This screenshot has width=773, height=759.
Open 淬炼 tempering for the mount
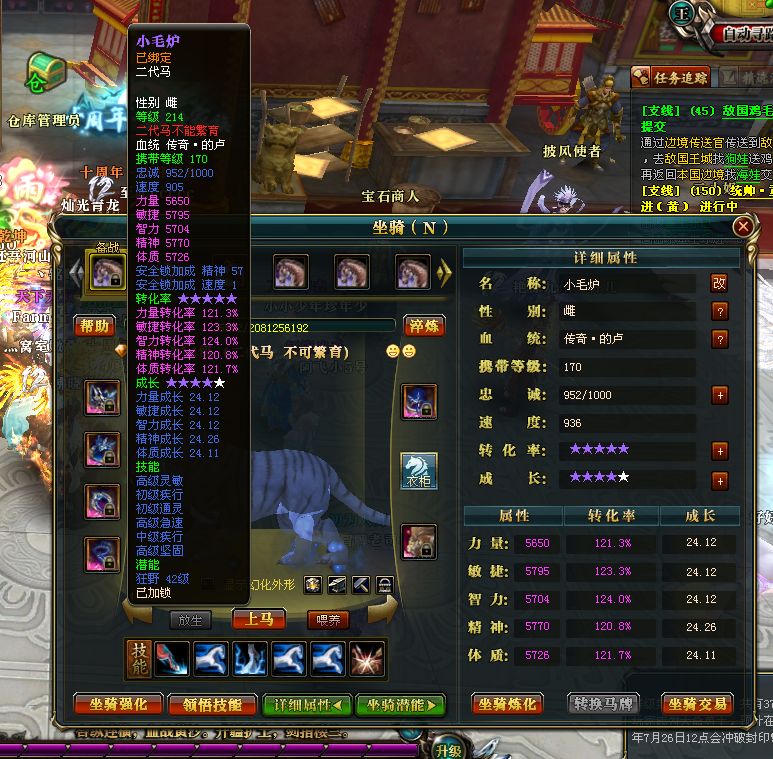pos(423,326)
